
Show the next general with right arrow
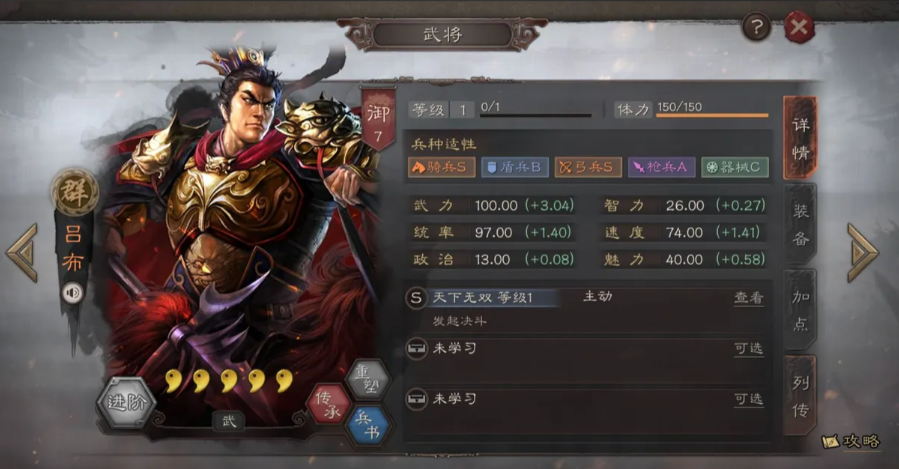[x=862, y=252]
